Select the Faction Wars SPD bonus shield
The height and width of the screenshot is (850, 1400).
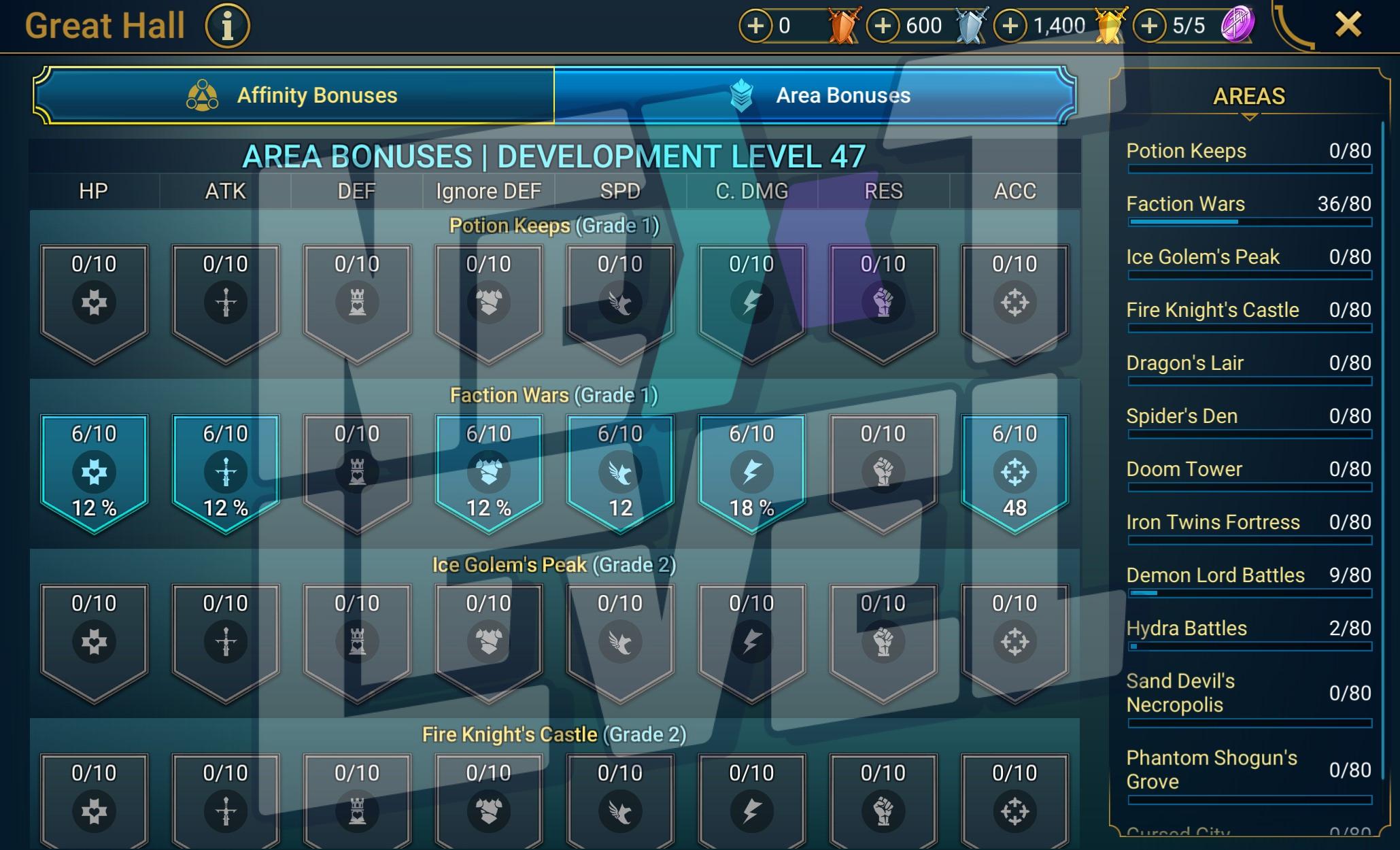tap(620, 471)
